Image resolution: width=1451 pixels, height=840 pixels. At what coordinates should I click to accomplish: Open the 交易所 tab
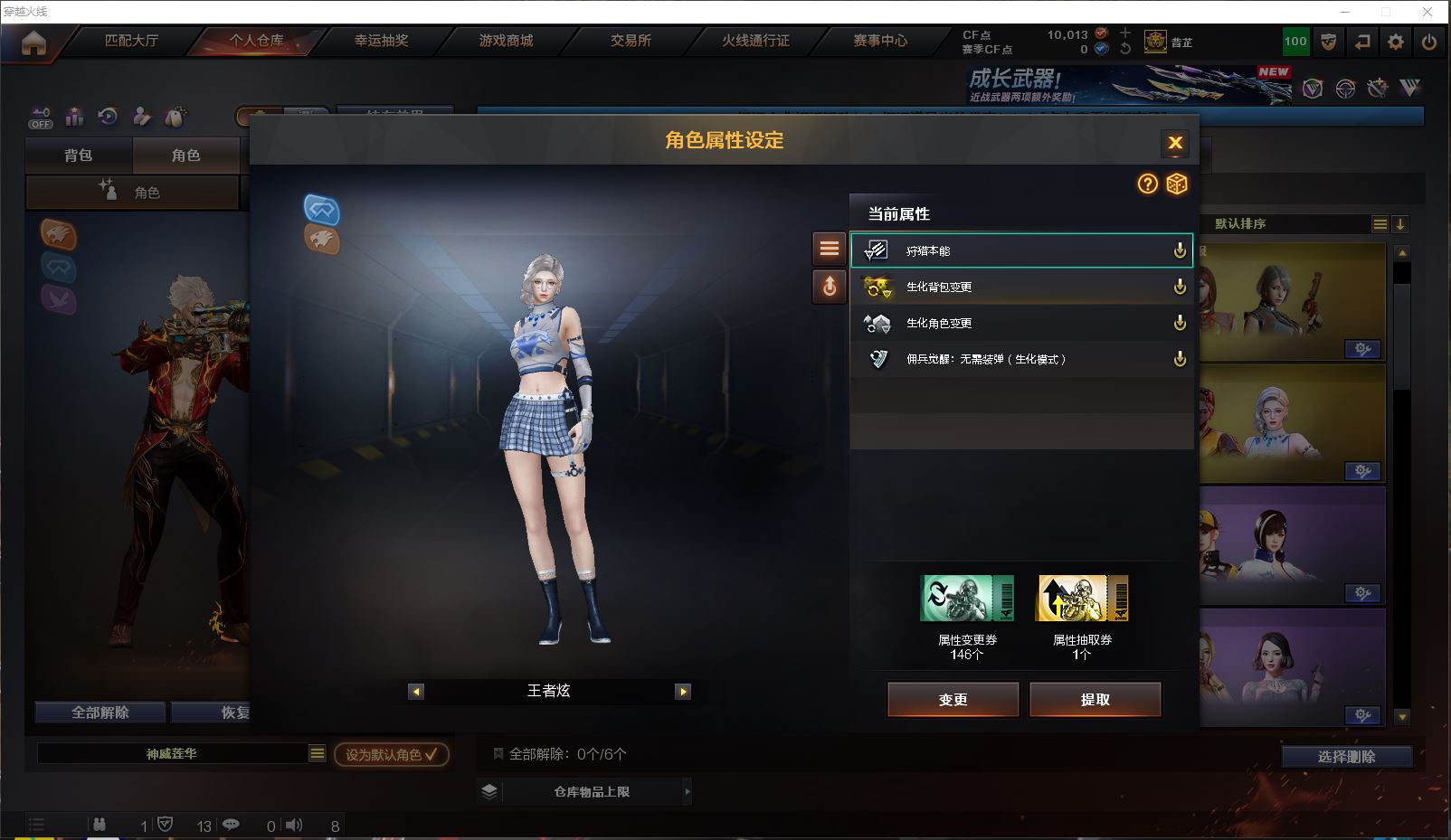point(631,41)
